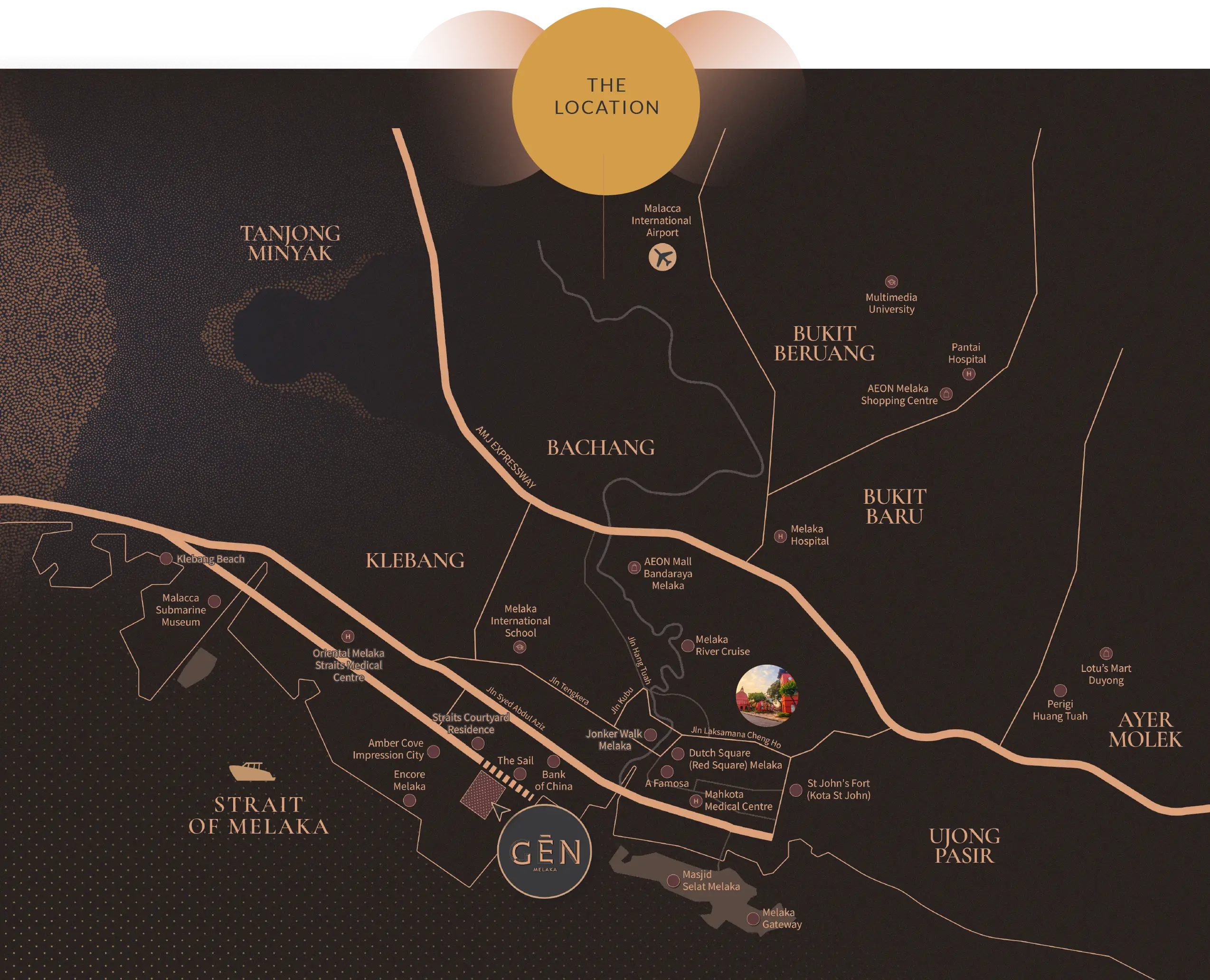Click the Multimedia University map marker
Viewport: 1210px width, 980px height.
click(891, 282)
